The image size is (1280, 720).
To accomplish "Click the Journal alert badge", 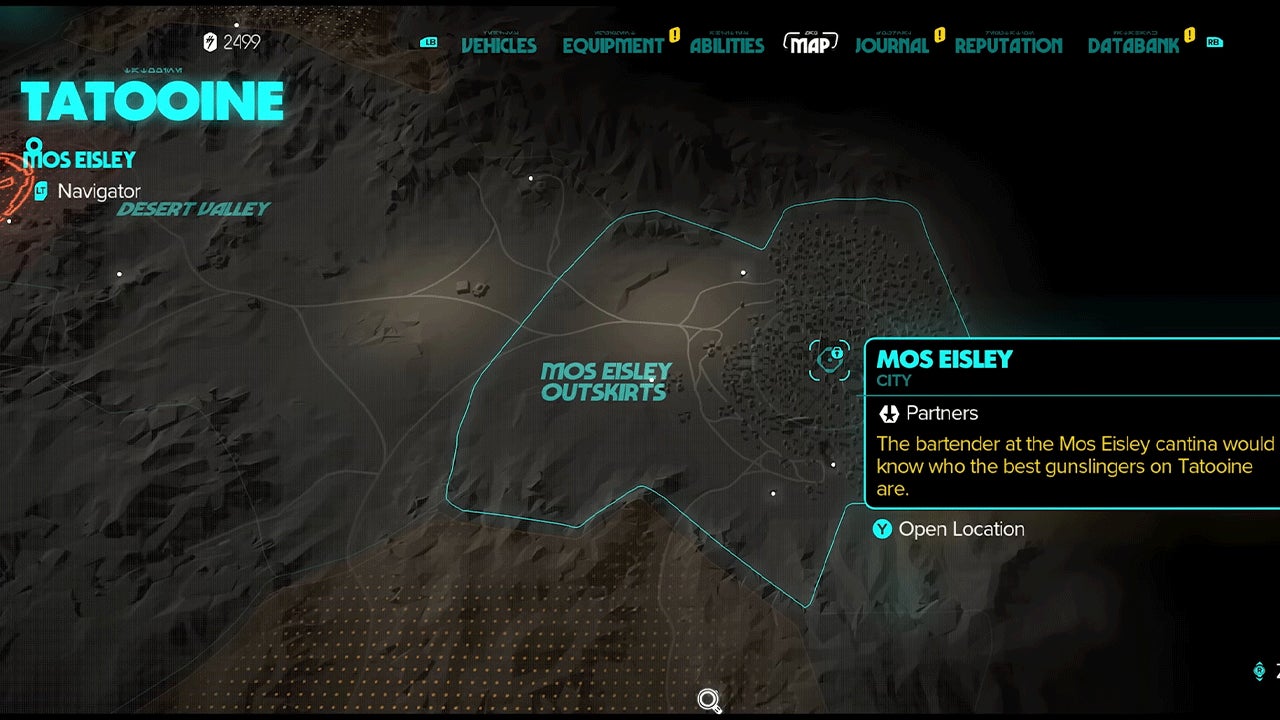I will pyautogui.click(x=938, y=33).
